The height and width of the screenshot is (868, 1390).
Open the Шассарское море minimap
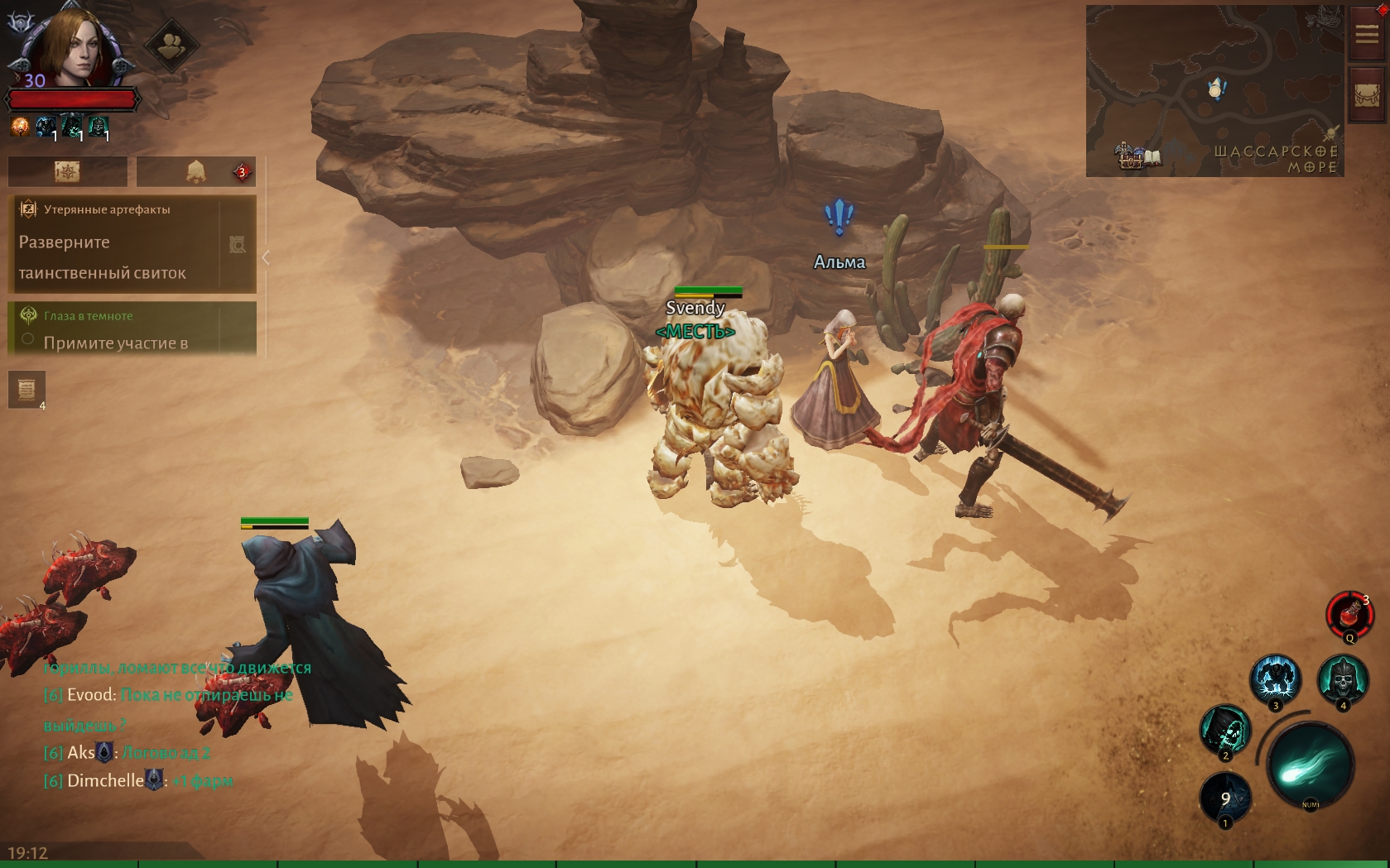click(x=1214, y=91)
